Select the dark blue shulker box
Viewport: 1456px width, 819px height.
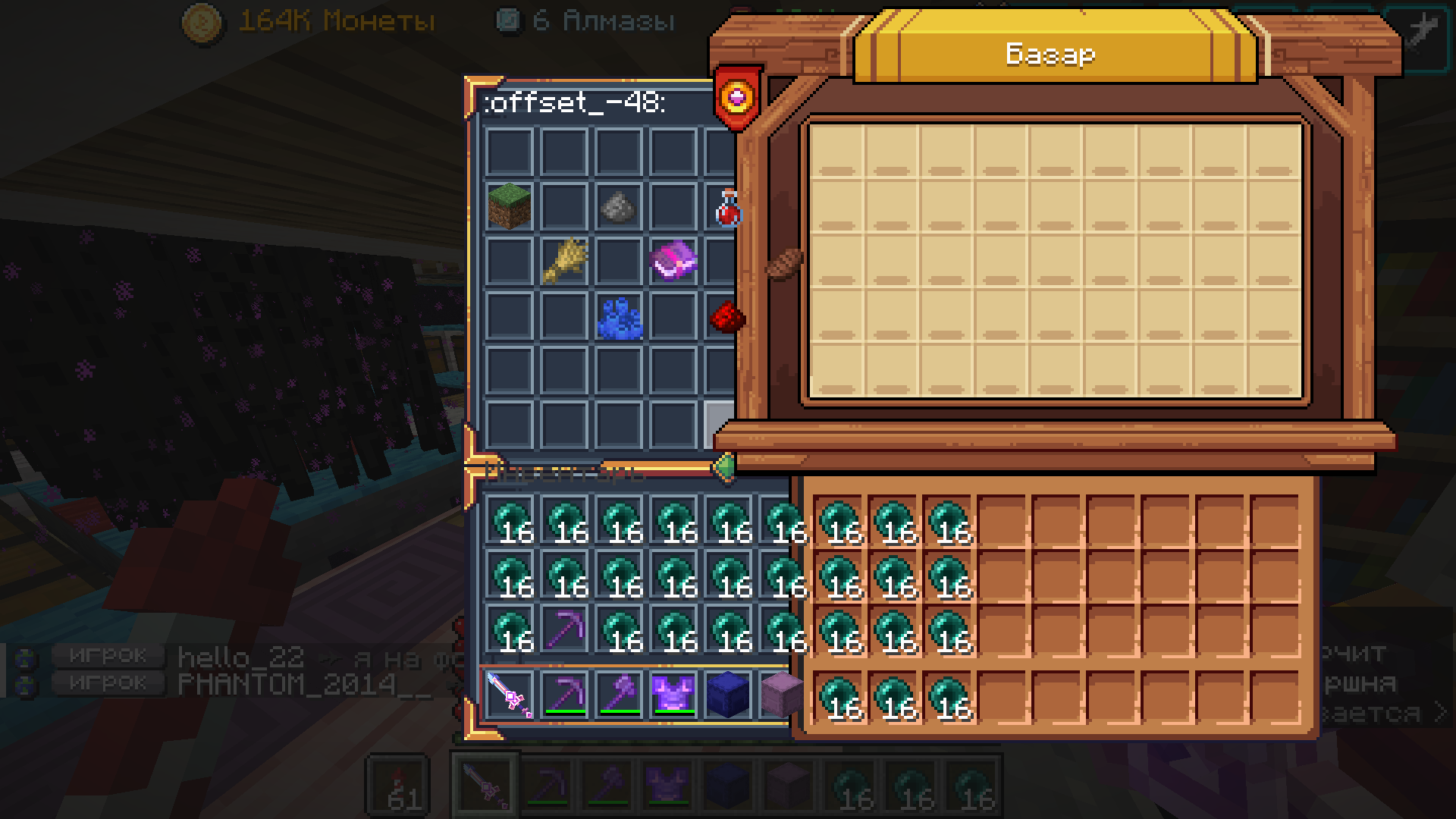[x=728, y=694]
